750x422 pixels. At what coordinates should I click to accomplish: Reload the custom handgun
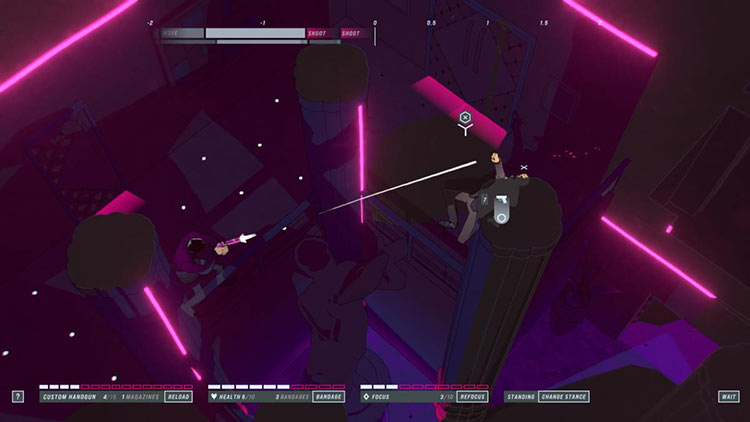coord(178,397)
